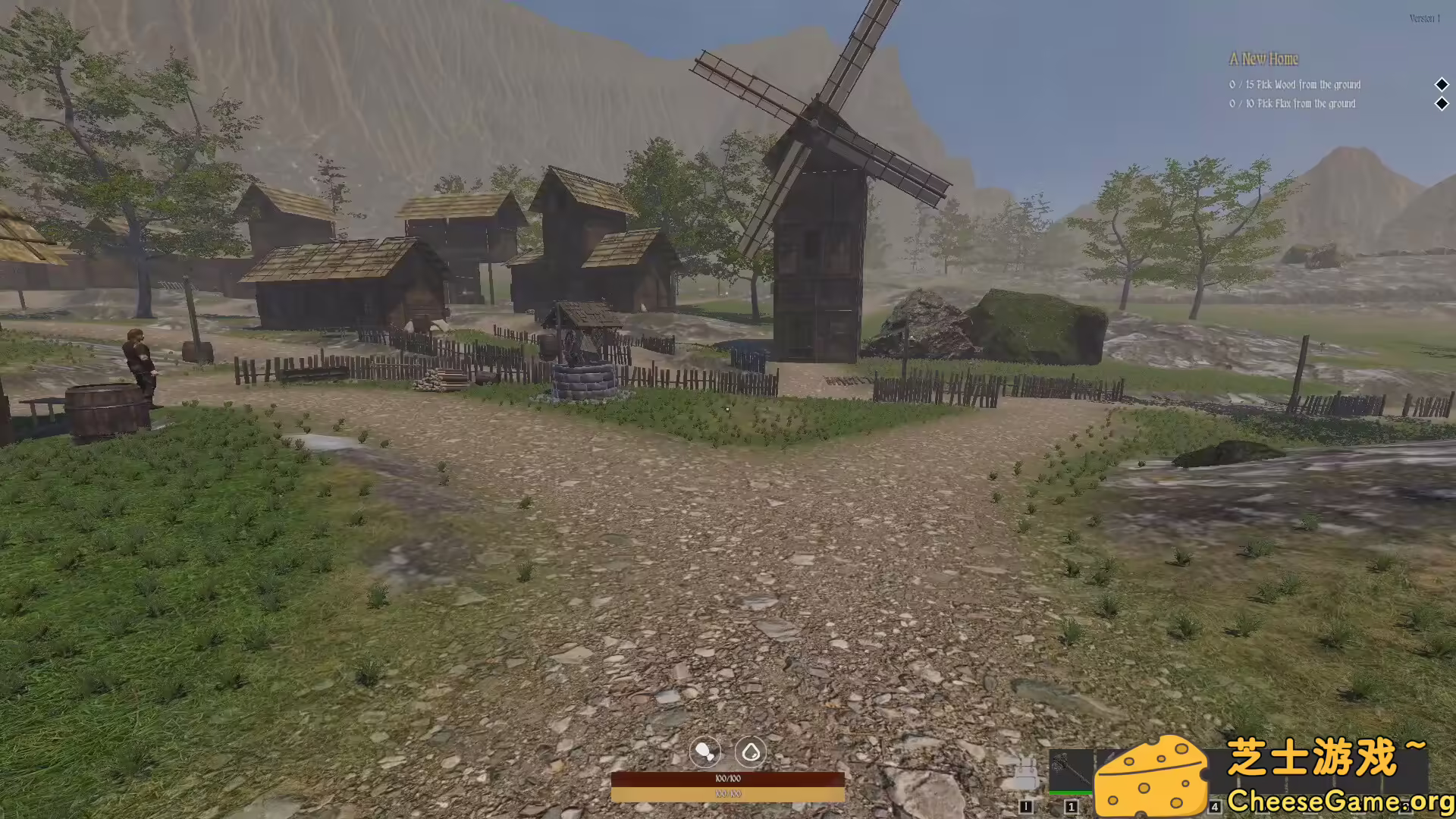Viewport: 1456px width, 819px height.
Task: Toggle the diamond tracker beside the Pick Flax objective
Action: click(x=1442, y=104)
